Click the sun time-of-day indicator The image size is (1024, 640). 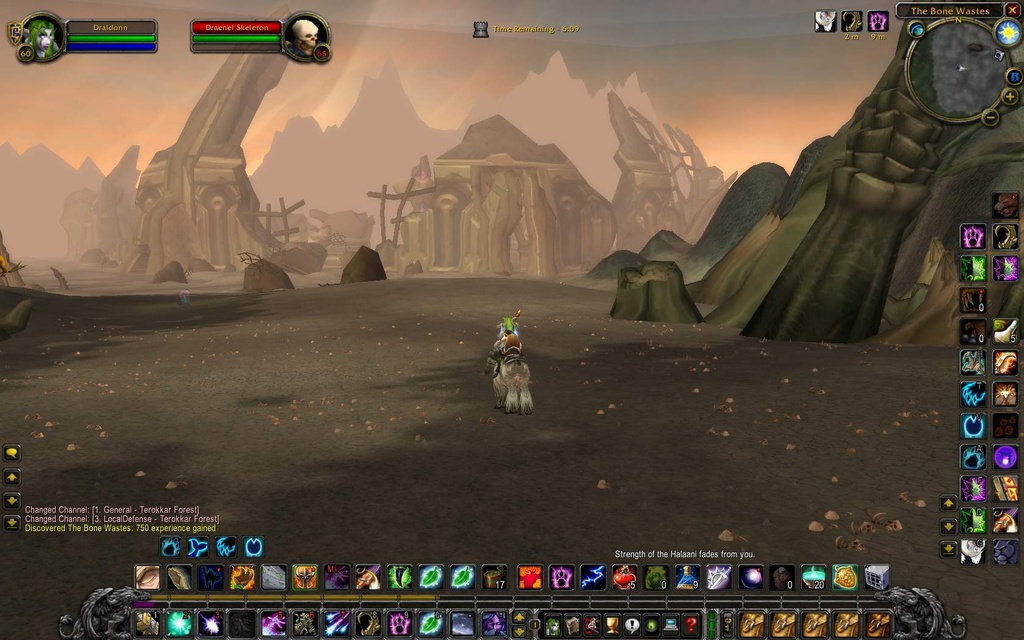pyautogui.click(x=1006, y=31)
